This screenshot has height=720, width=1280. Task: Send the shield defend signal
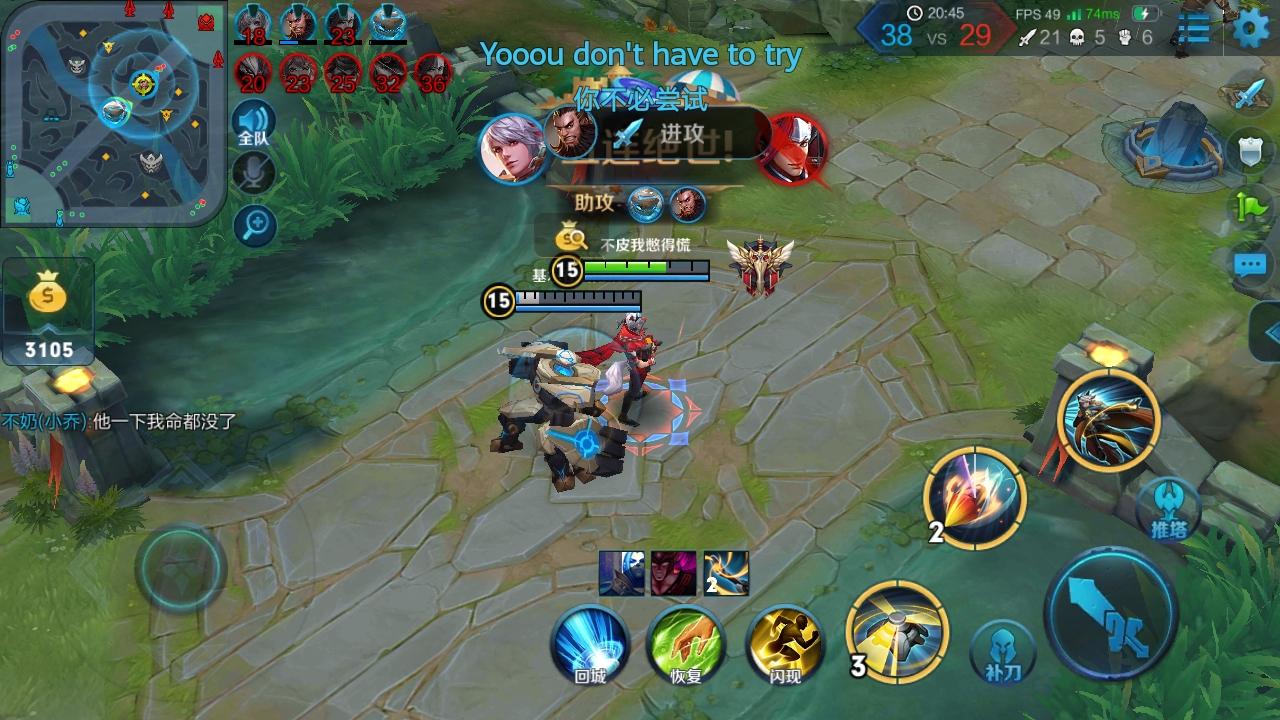pyautogui.click(x=1251, y=151)
